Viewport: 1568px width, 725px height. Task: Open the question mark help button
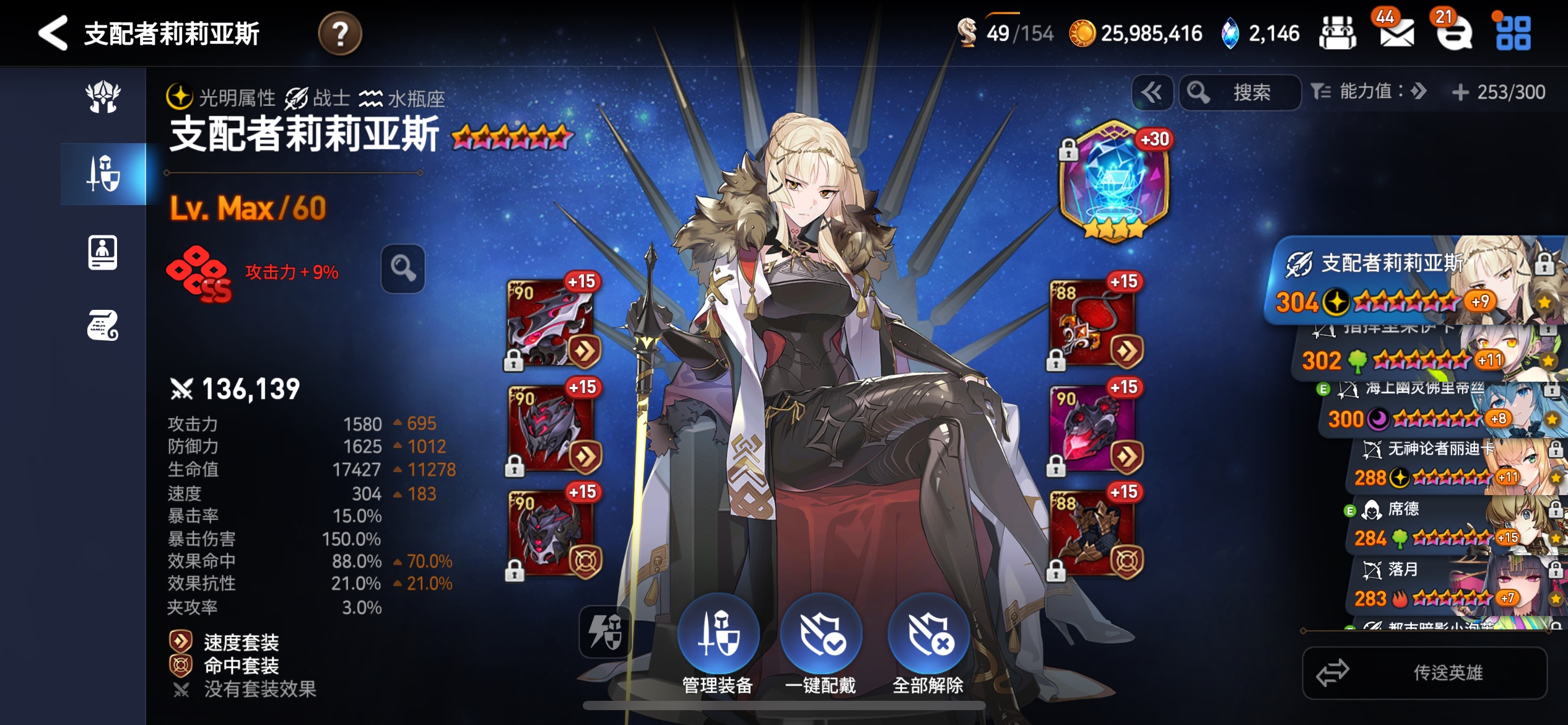339,33
